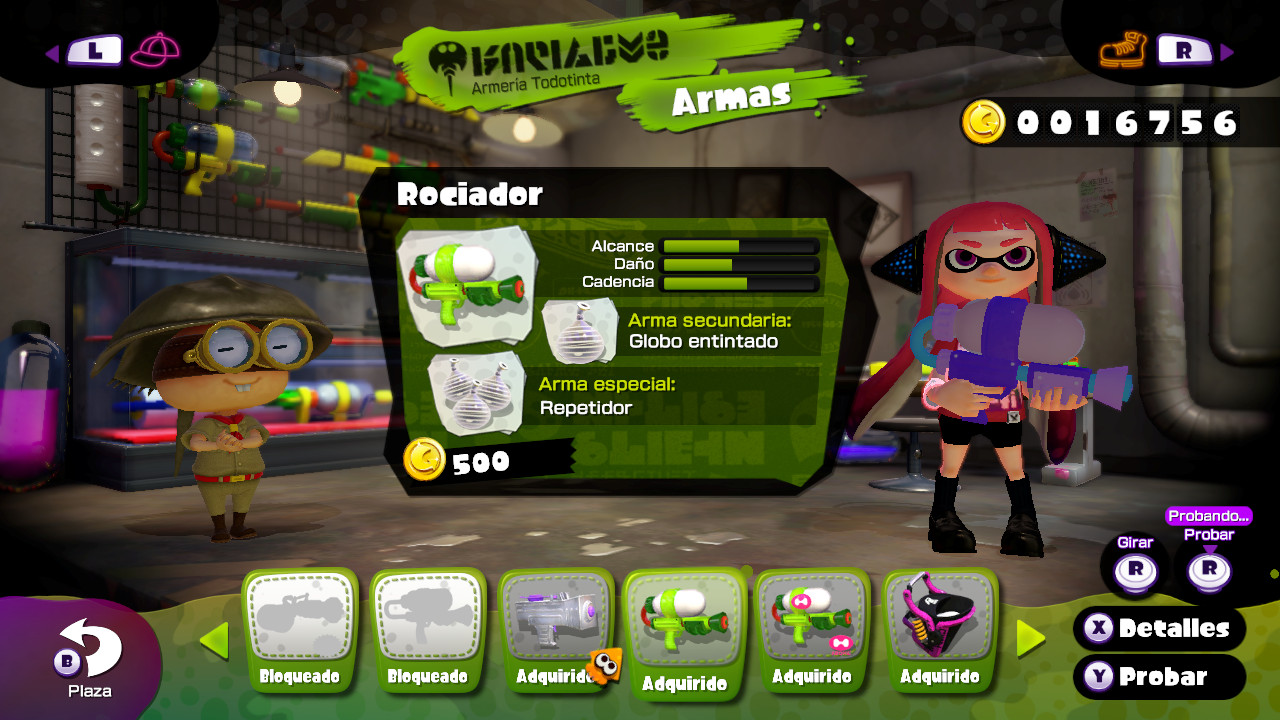
Task: Select the highlighted green Rociador weapon thumbnail
Action: (x=685, y=620)
